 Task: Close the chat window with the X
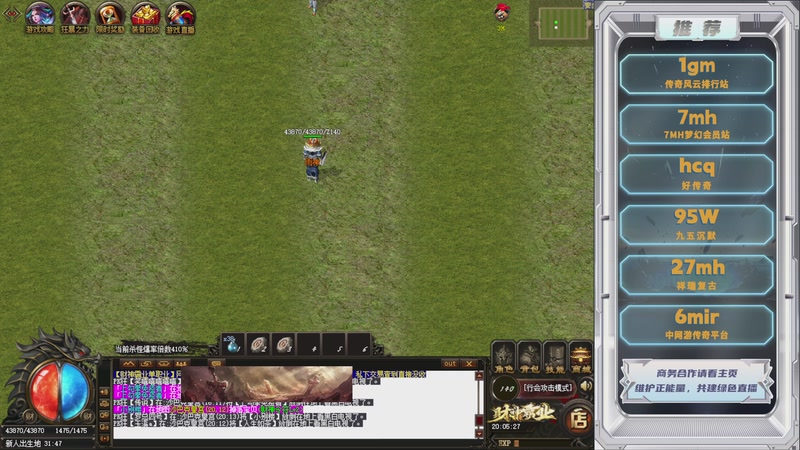pyautogui.click(x=470, y=364)
